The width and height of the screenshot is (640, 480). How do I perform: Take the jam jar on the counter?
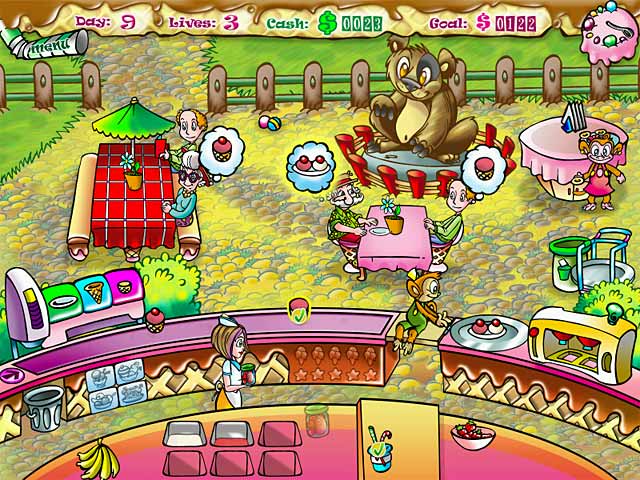317,420
